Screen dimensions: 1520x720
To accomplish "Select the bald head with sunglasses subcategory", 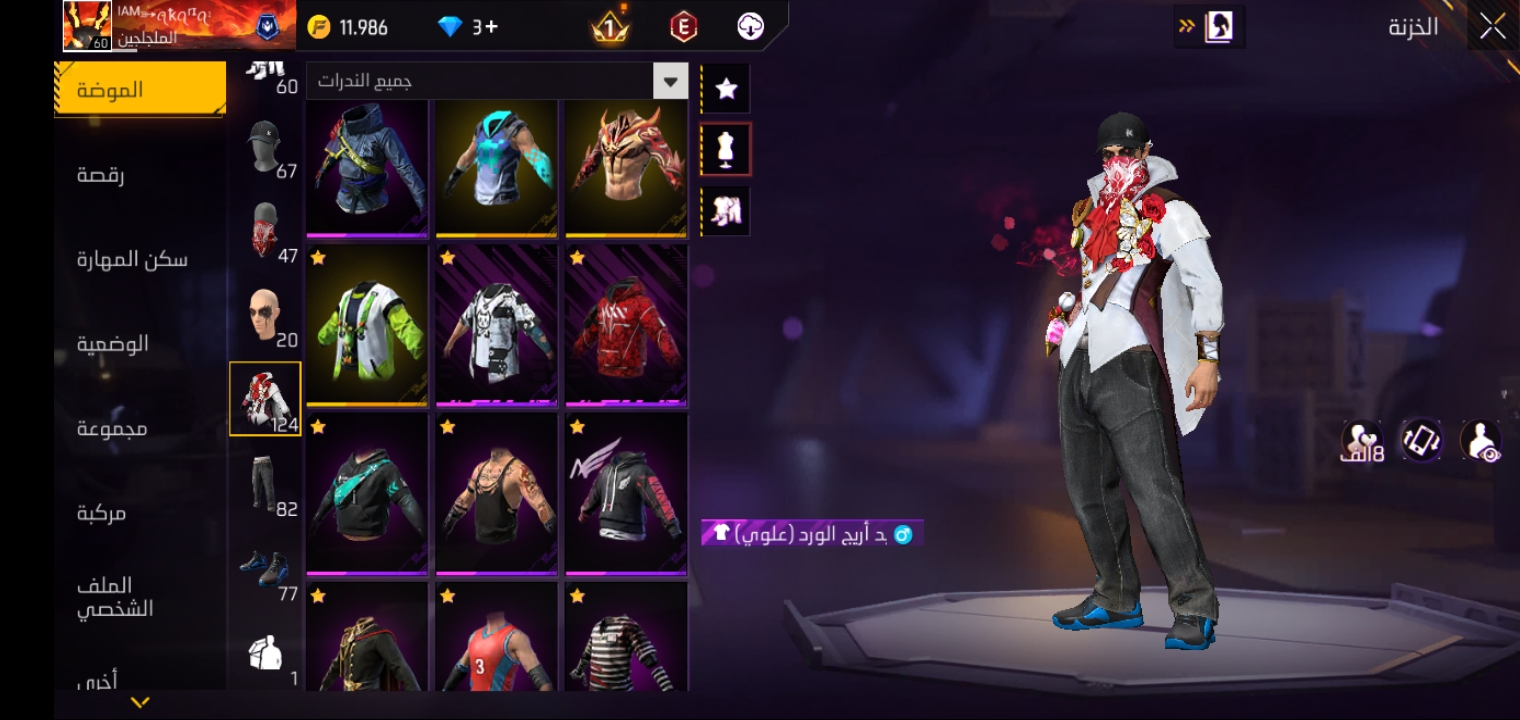I will 266,318.
